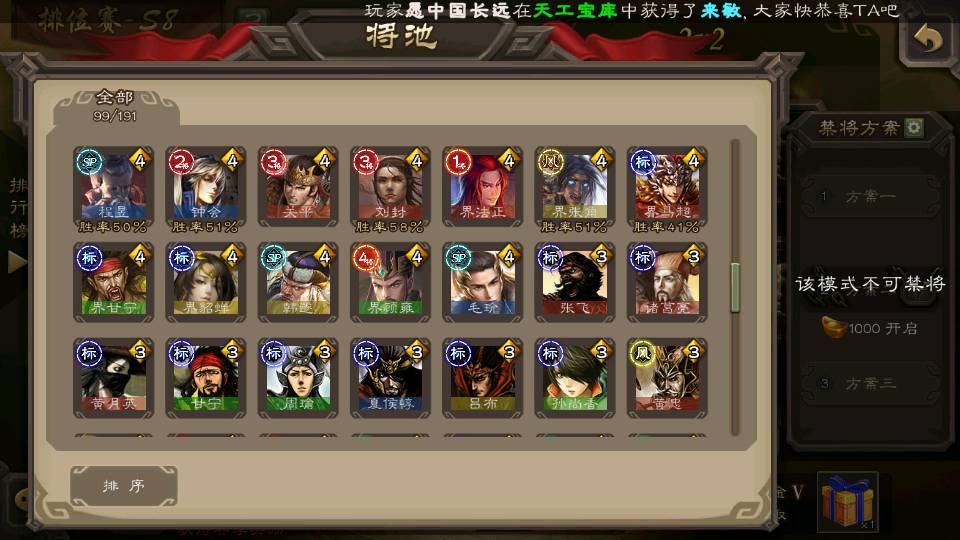Open the blue-ribbon gift box
The width and height of the screenshot is (960, 540).
848,502
